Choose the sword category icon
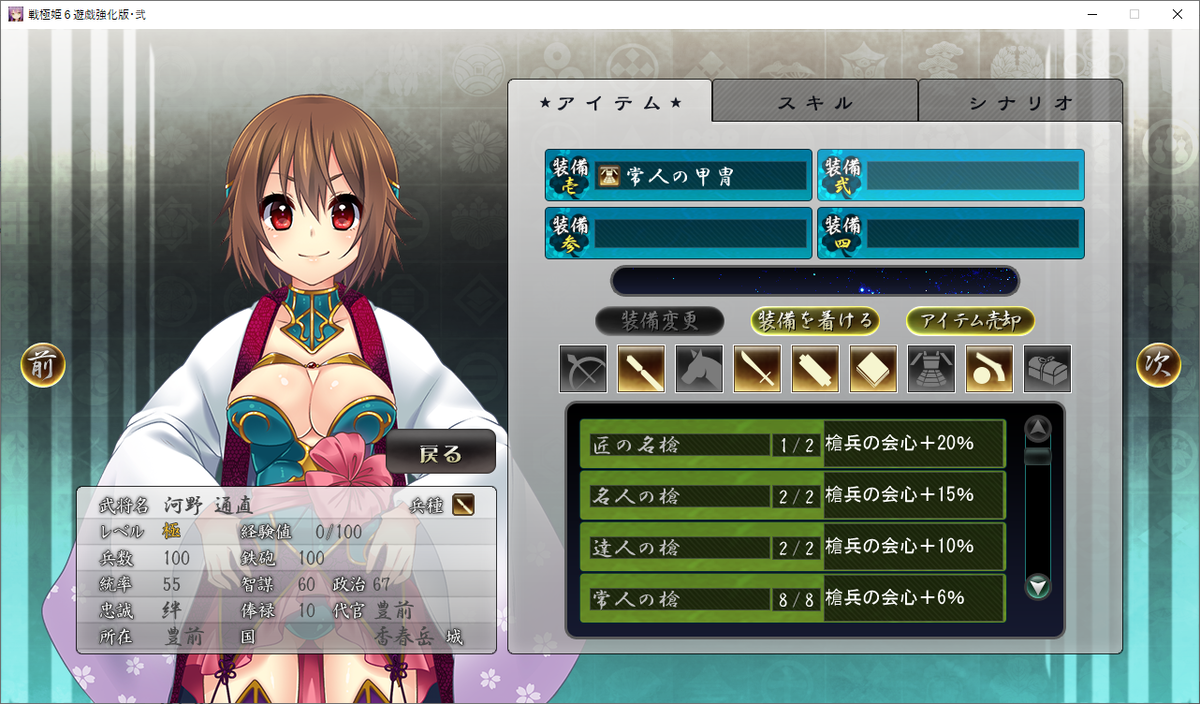The height and width of the screenshot is (704, 1200). point(757,369)
